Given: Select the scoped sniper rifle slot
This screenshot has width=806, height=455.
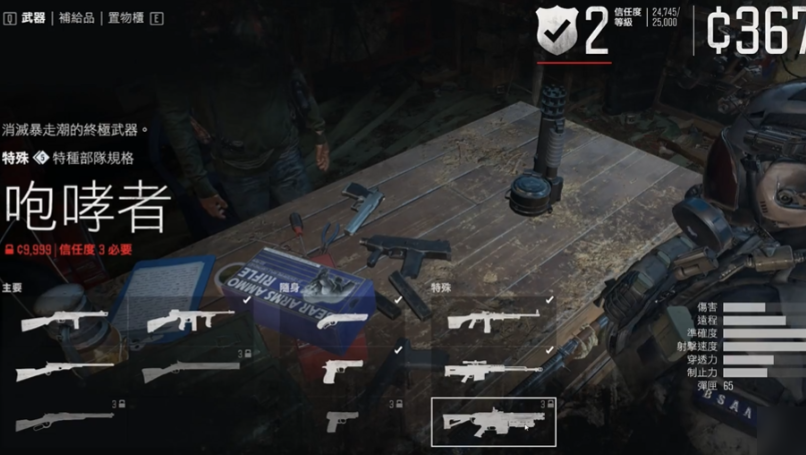Looking at the screenshot, I should pyautogui.click(x=493, y=371).
